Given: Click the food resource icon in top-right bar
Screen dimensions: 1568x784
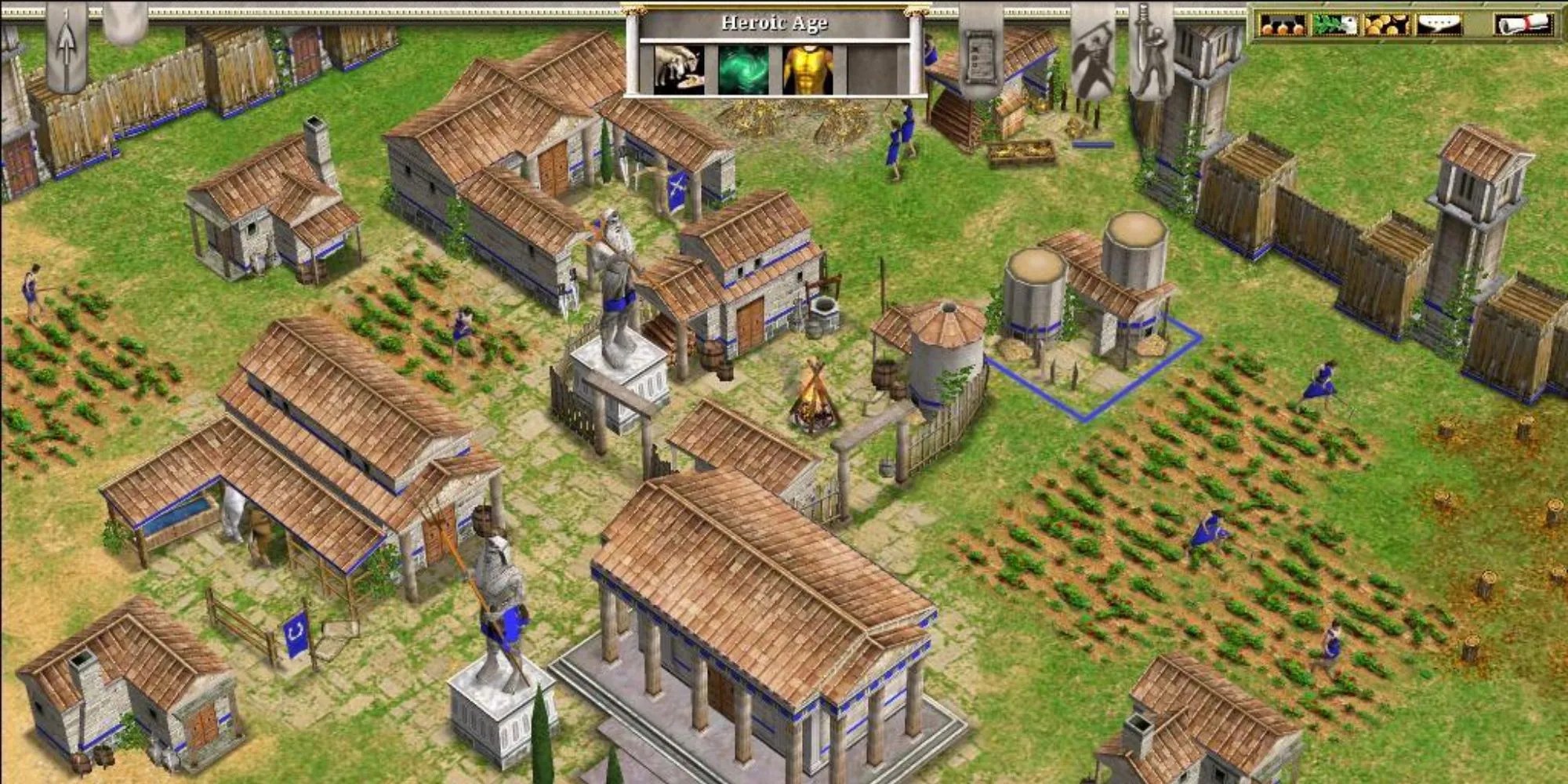Looking at the screenshot, I should point(1282,24).
